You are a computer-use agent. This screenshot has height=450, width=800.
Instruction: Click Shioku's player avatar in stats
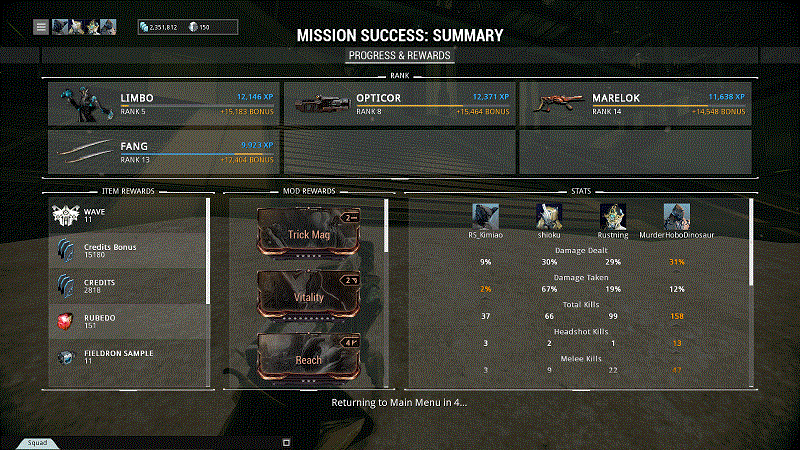pos(549,216)
